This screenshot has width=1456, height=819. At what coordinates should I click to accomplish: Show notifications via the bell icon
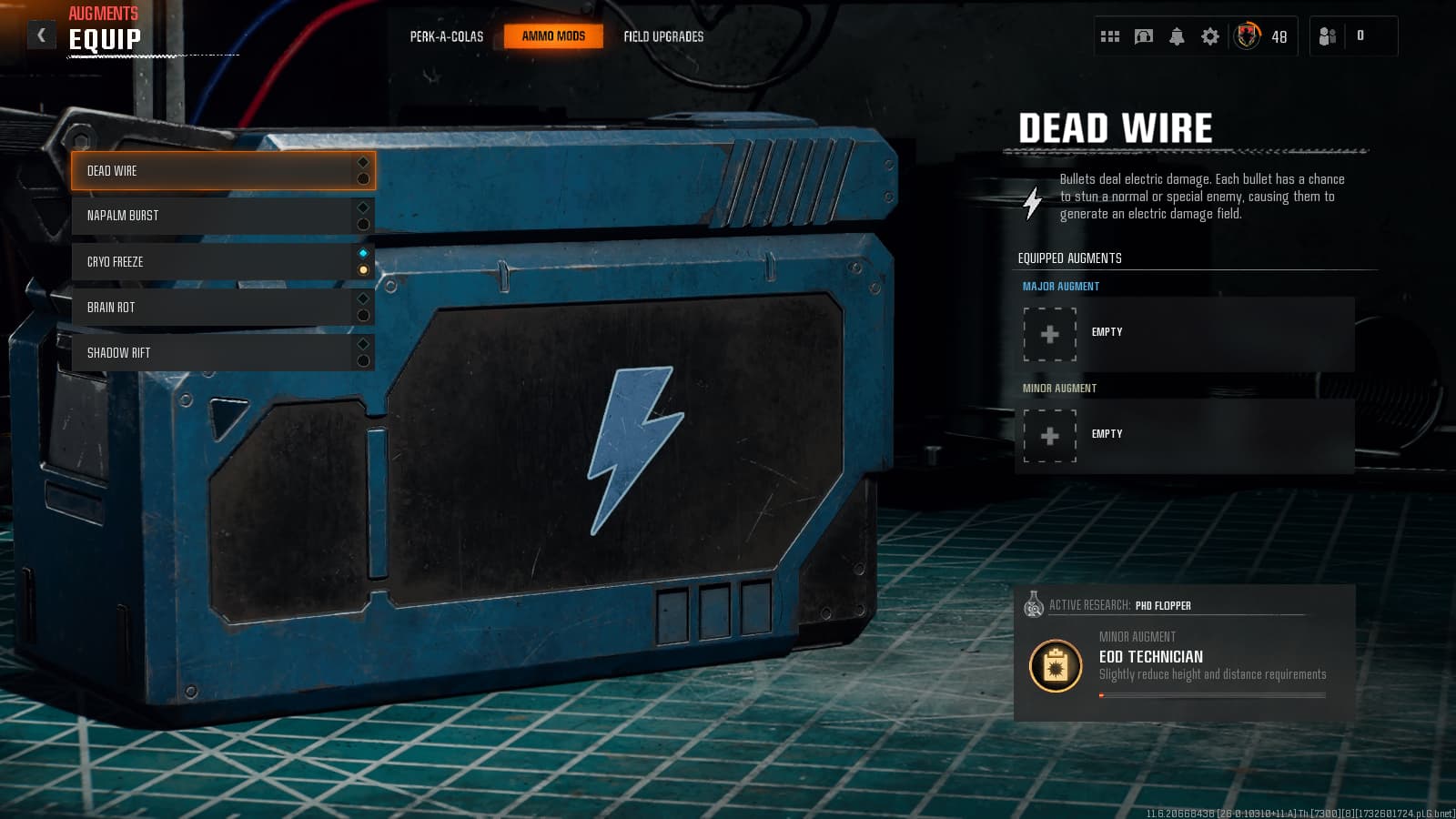click(1177, 36)
